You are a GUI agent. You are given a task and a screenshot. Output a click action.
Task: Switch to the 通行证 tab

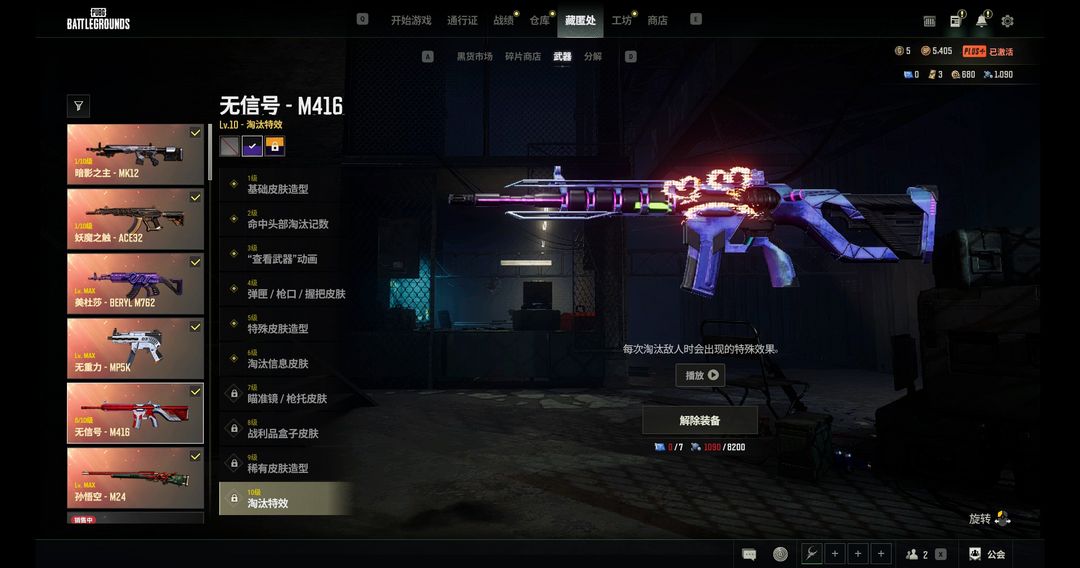click(462, 20)
